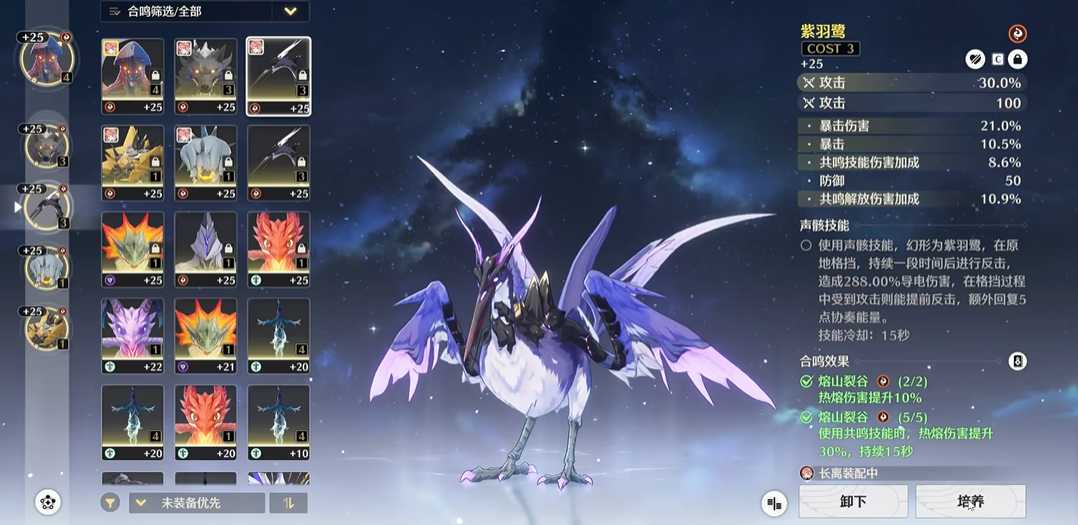Open the 培养 upgrade button

point(970,501)
